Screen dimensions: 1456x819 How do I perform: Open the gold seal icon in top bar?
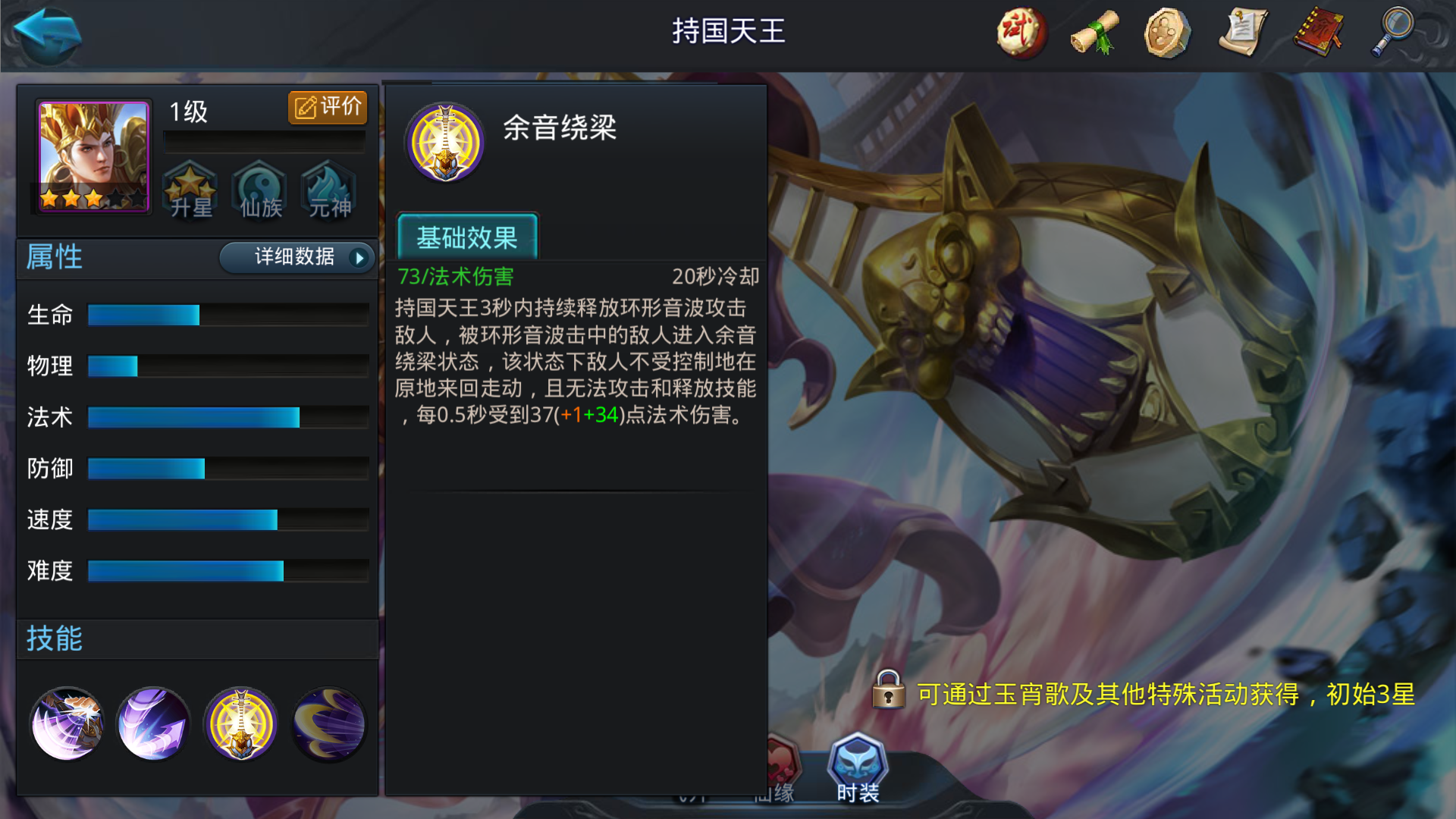point(1168,33)
